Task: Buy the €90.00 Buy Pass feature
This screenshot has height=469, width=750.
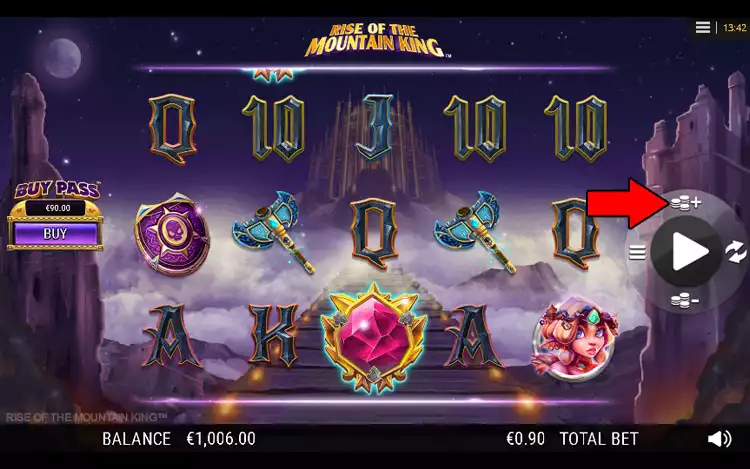Action: pos(55,233)
